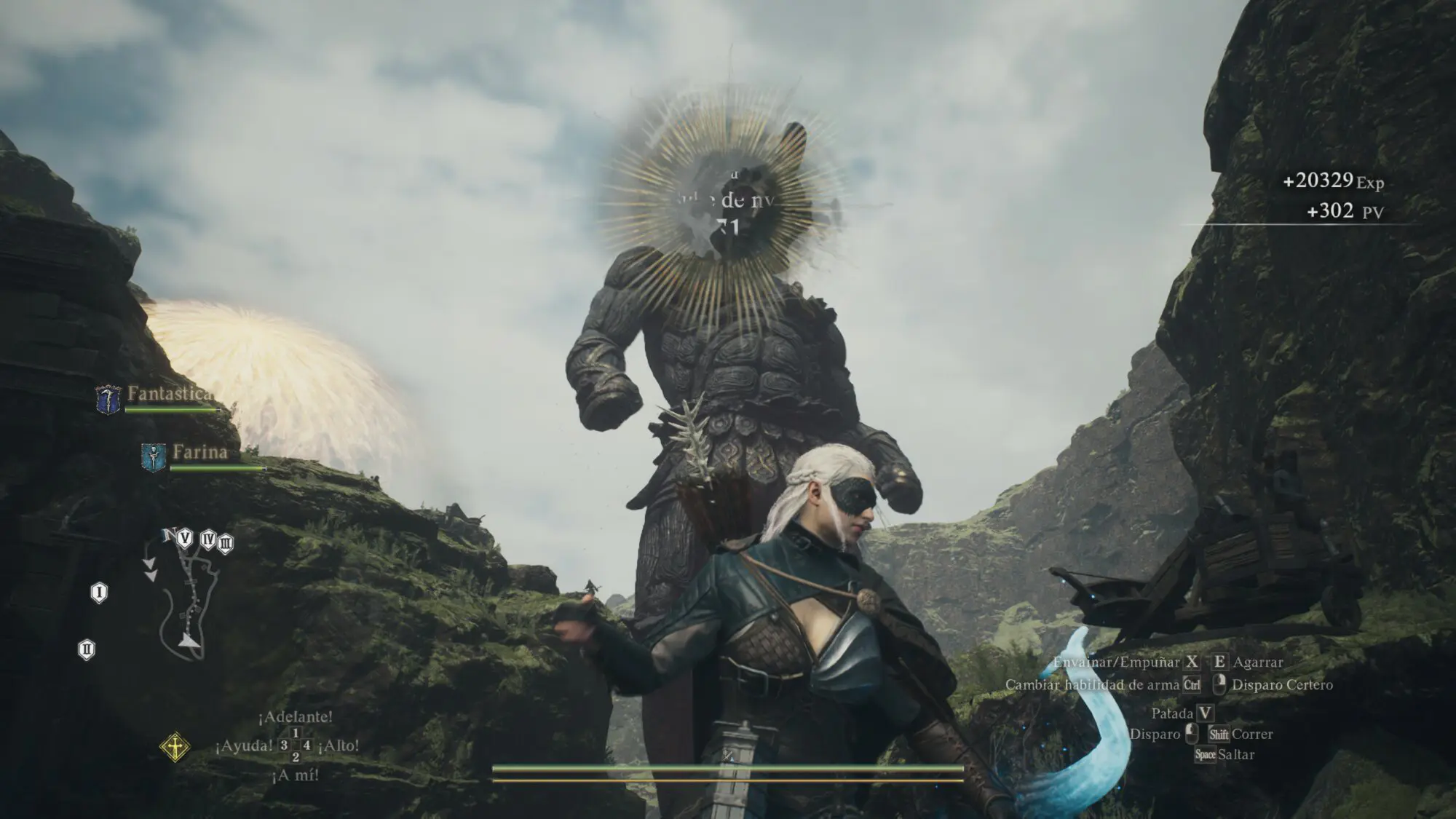Screen dimensions: 1456x819
Task: Click the yellow diamond pawn command icon
Action: tap(175, 747)
